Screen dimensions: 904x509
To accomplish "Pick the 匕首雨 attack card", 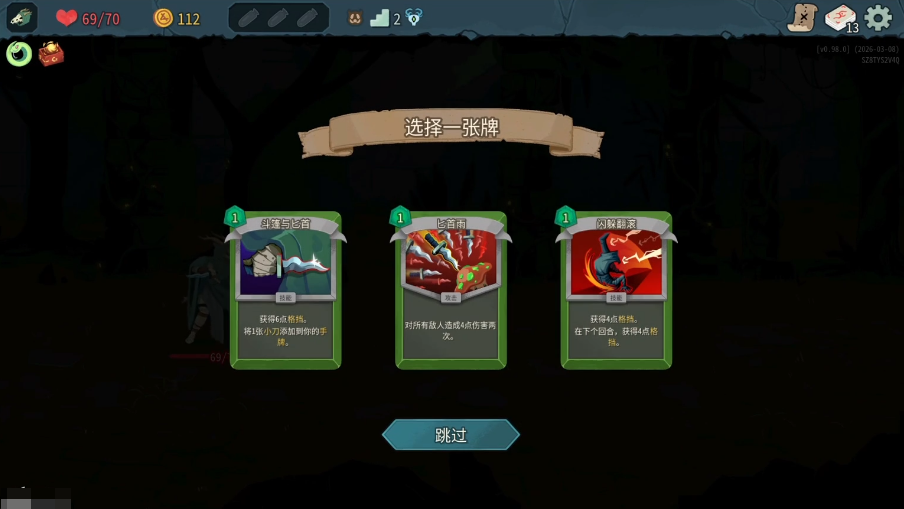I will (451, 290).
